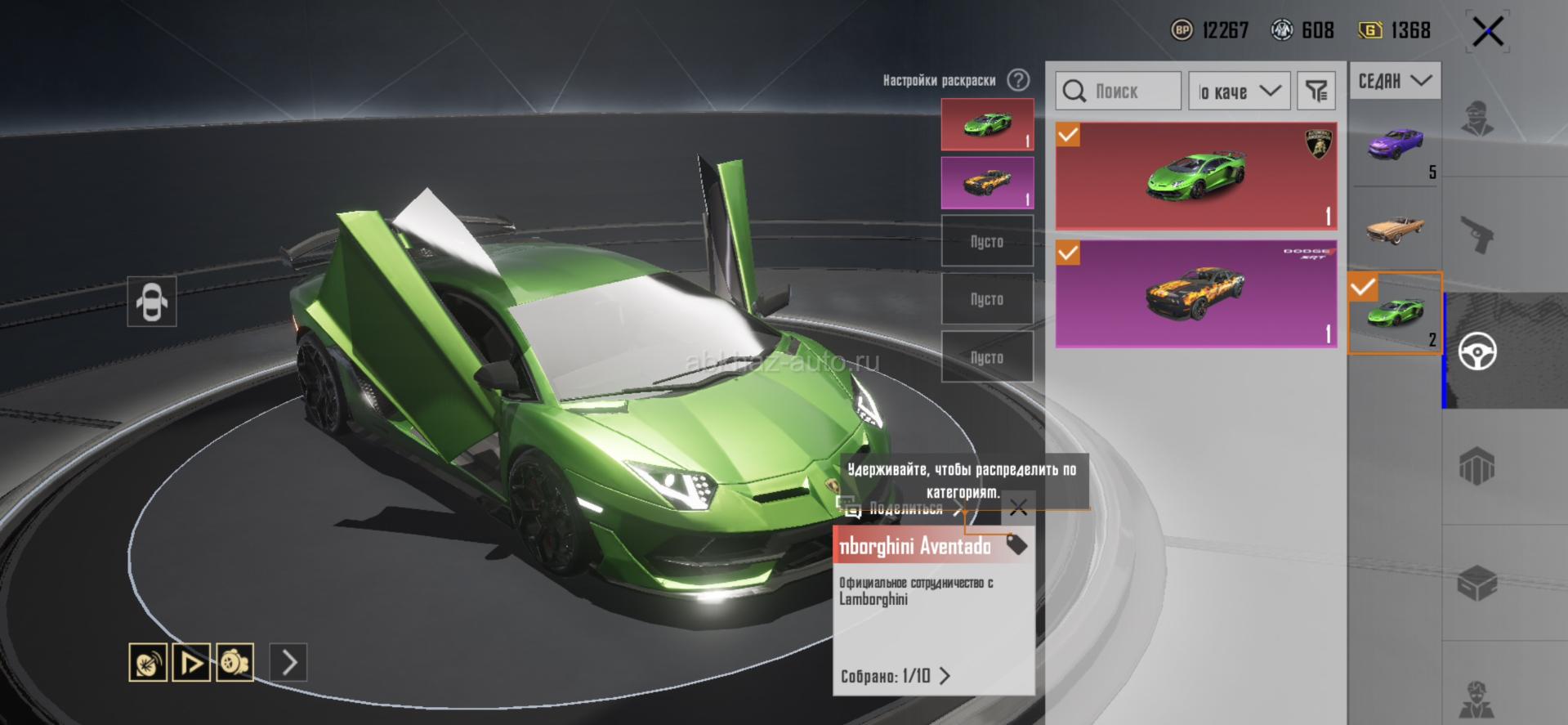The width and height of the screenshot is (1568, 725).
Task: Choose the purple car in the vehicle list
Action: pos(1394,145)
